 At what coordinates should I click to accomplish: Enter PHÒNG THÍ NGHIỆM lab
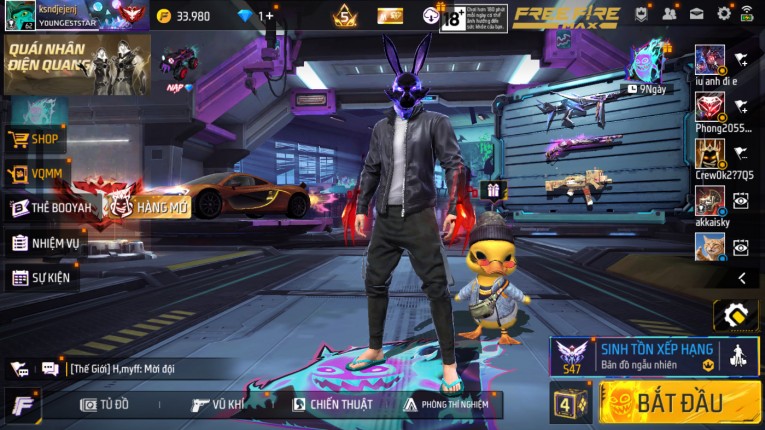(447, 404)
